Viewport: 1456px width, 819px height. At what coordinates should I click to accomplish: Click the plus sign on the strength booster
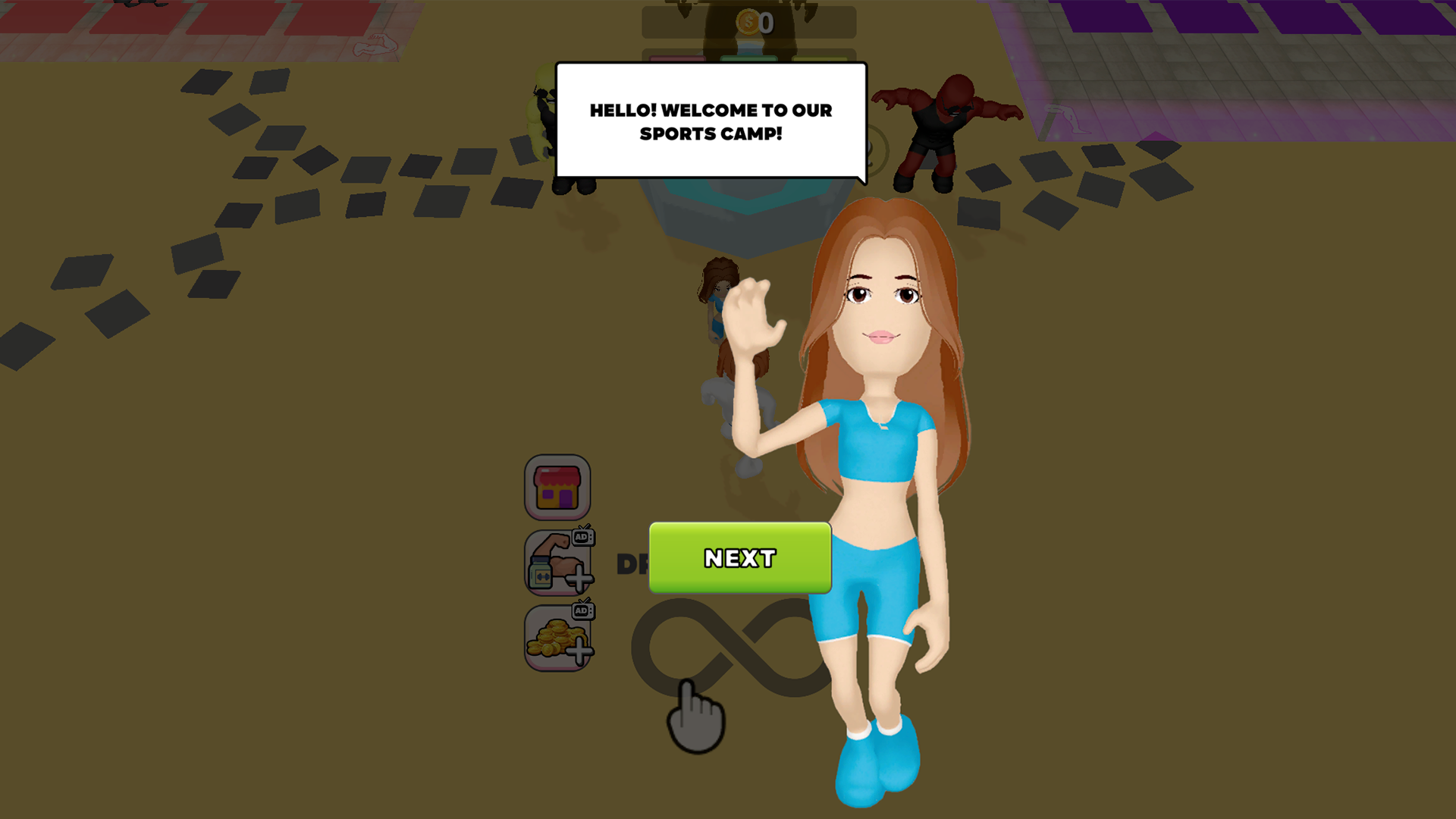pyautogui.click(x=579, y=576)
